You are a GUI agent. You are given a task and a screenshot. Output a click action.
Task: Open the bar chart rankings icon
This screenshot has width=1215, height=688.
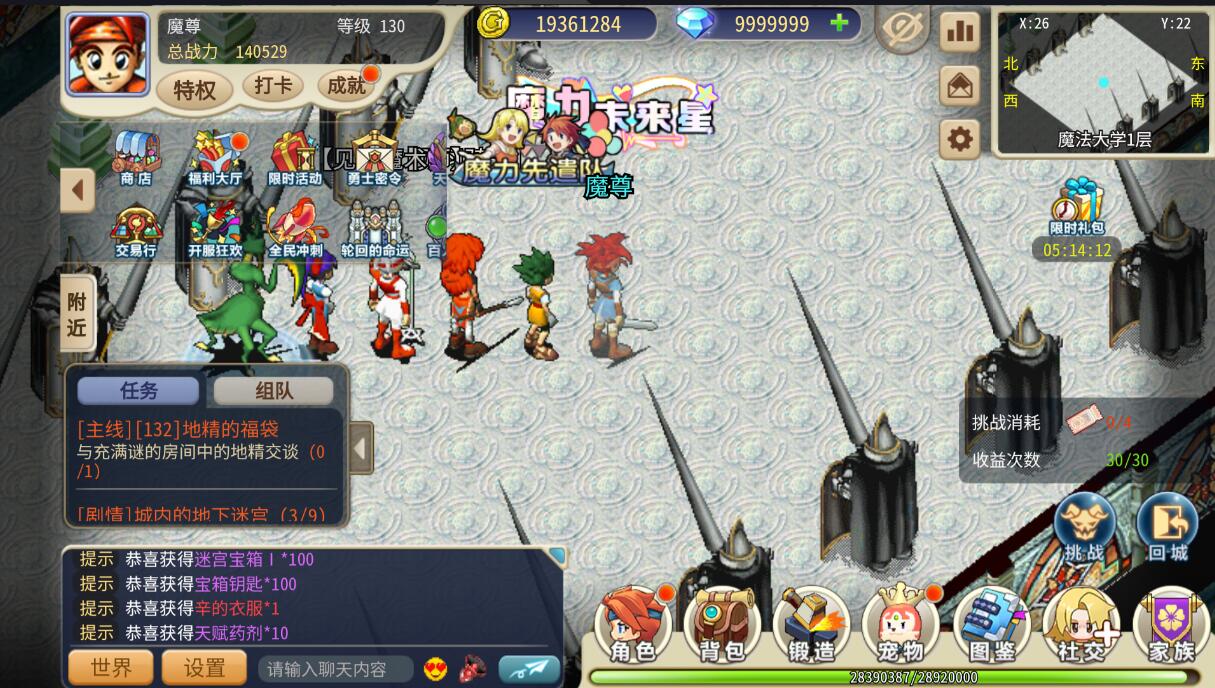tap(959, 32)
